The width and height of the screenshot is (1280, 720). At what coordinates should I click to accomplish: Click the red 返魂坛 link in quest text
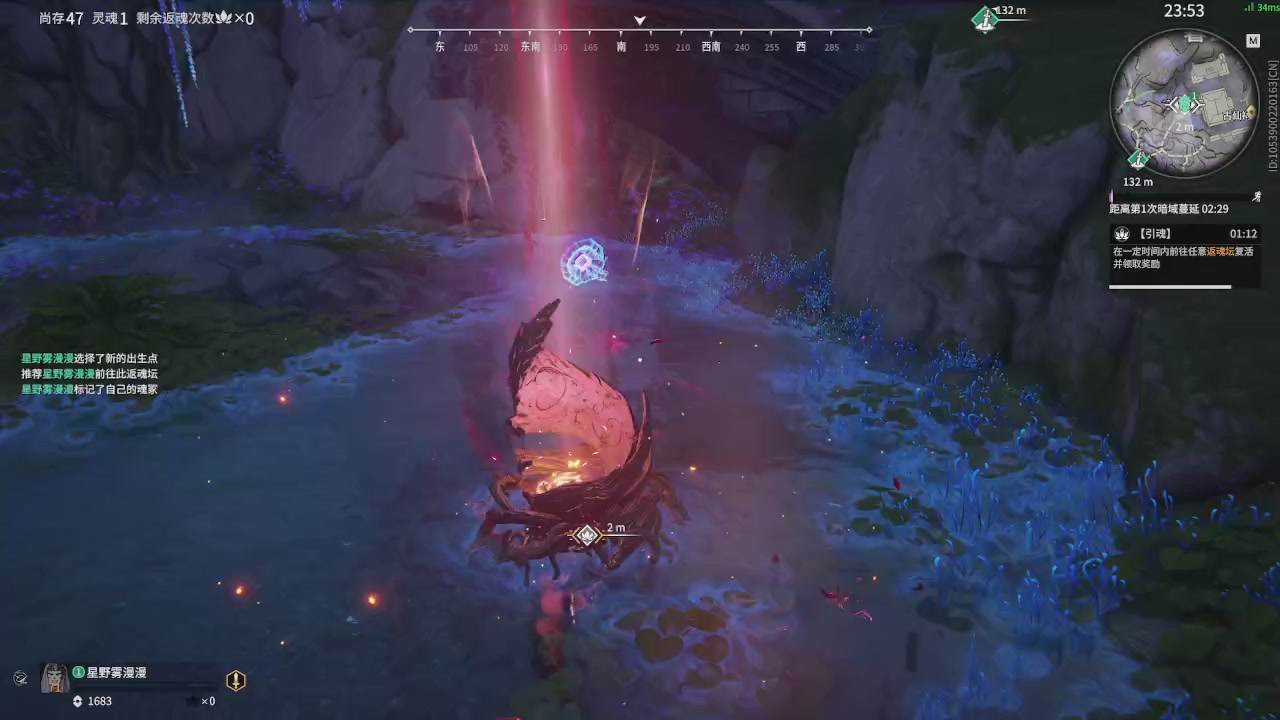(x=1221, y=251)
